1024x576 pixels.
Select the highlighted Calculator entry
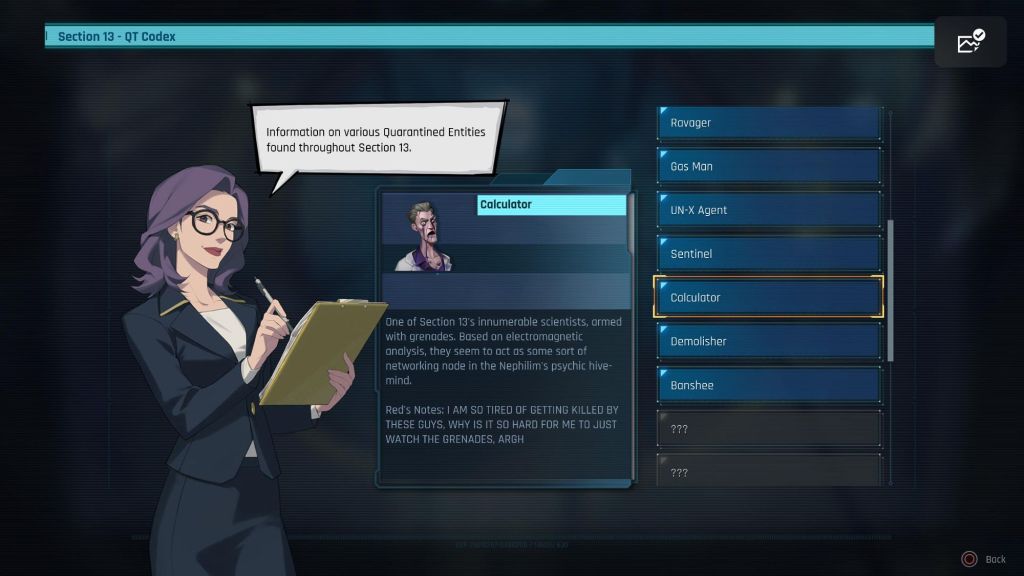coord(768,297)
